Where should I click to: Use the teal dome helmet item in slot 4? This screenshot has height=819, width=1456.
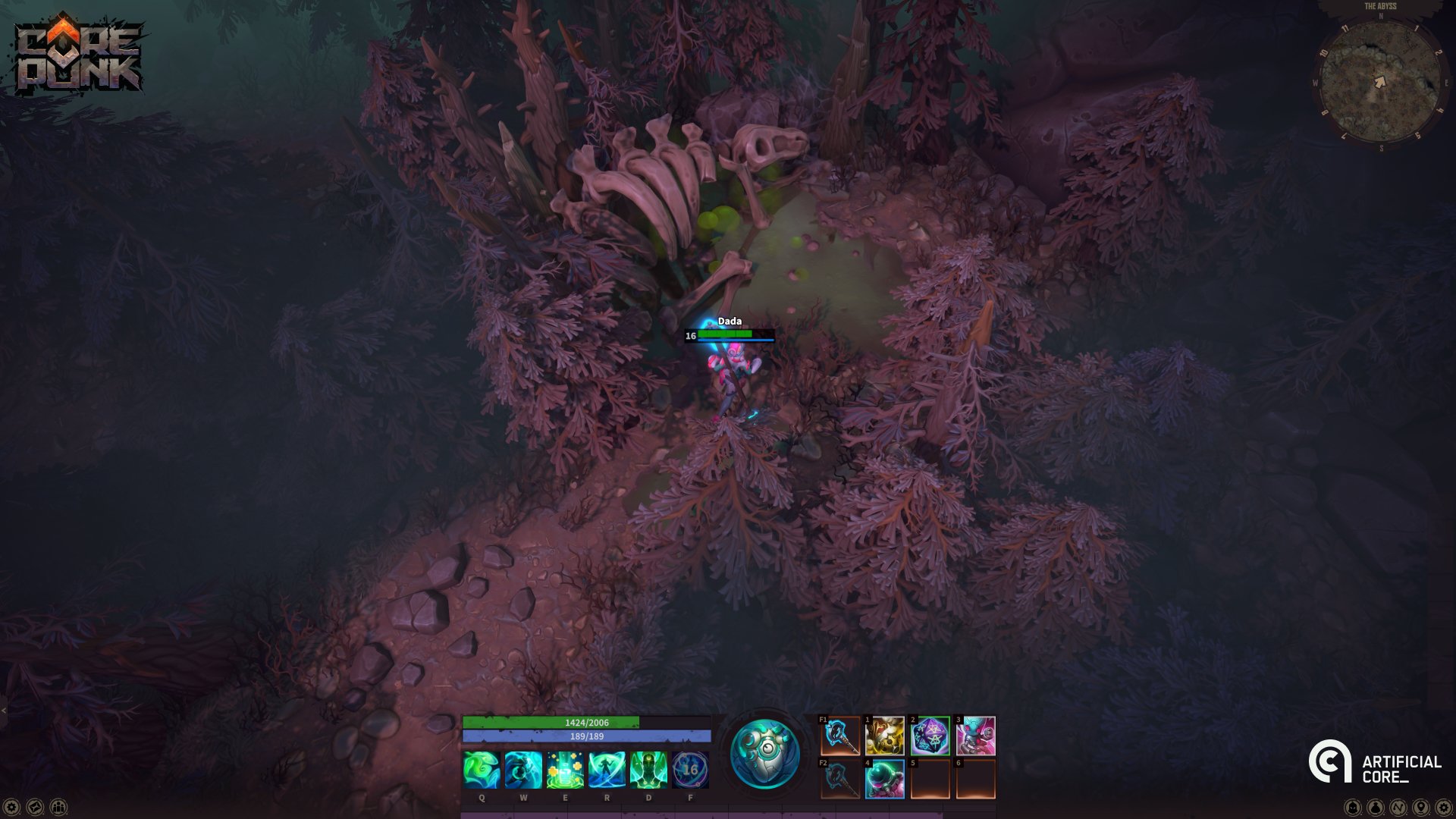[x=885, y=779]
